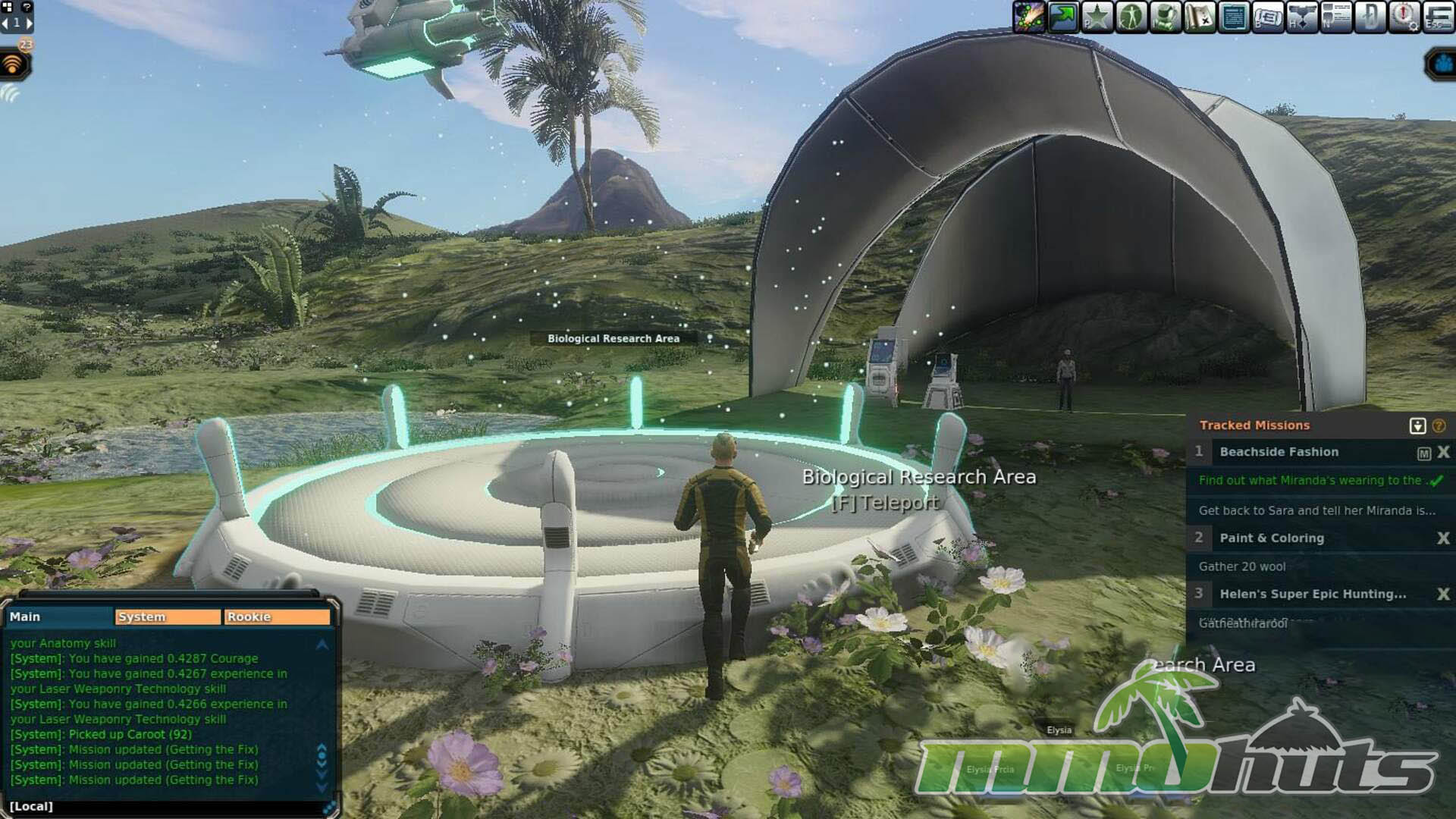Collapse the Tracked Missions panel
This screenshot has height=819, width=1456.
1417,426
